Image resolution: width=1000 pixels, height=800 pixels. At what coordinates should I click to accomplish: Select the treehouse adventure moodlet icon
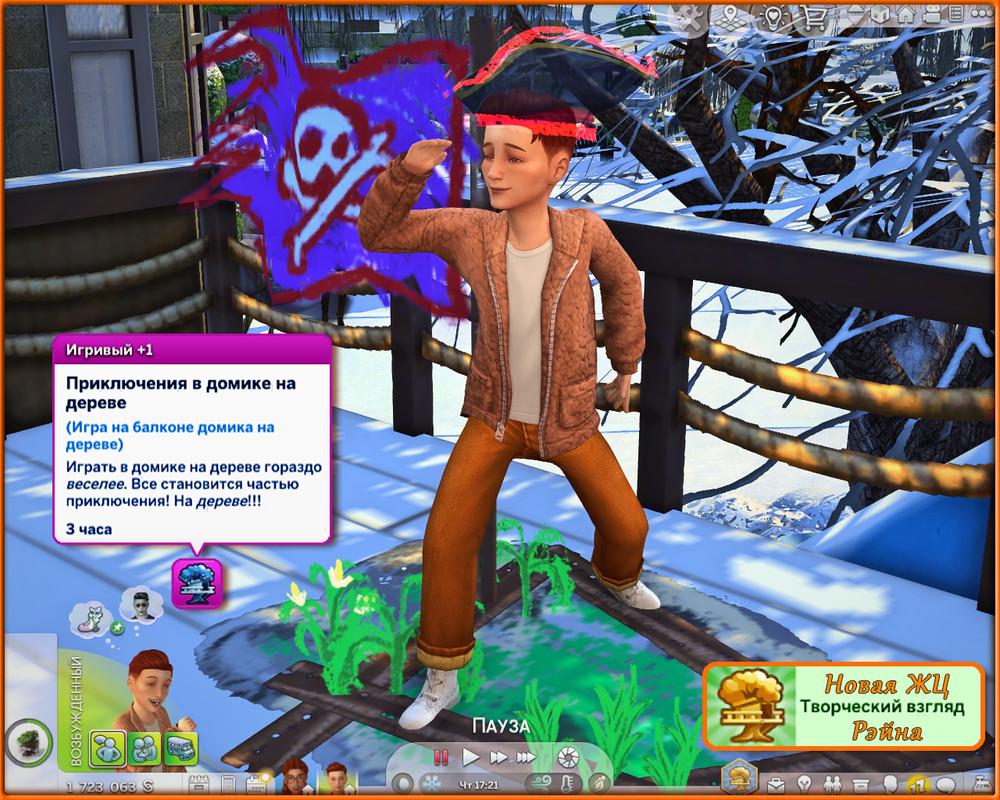pyautogui.click(x=193, y=584)
